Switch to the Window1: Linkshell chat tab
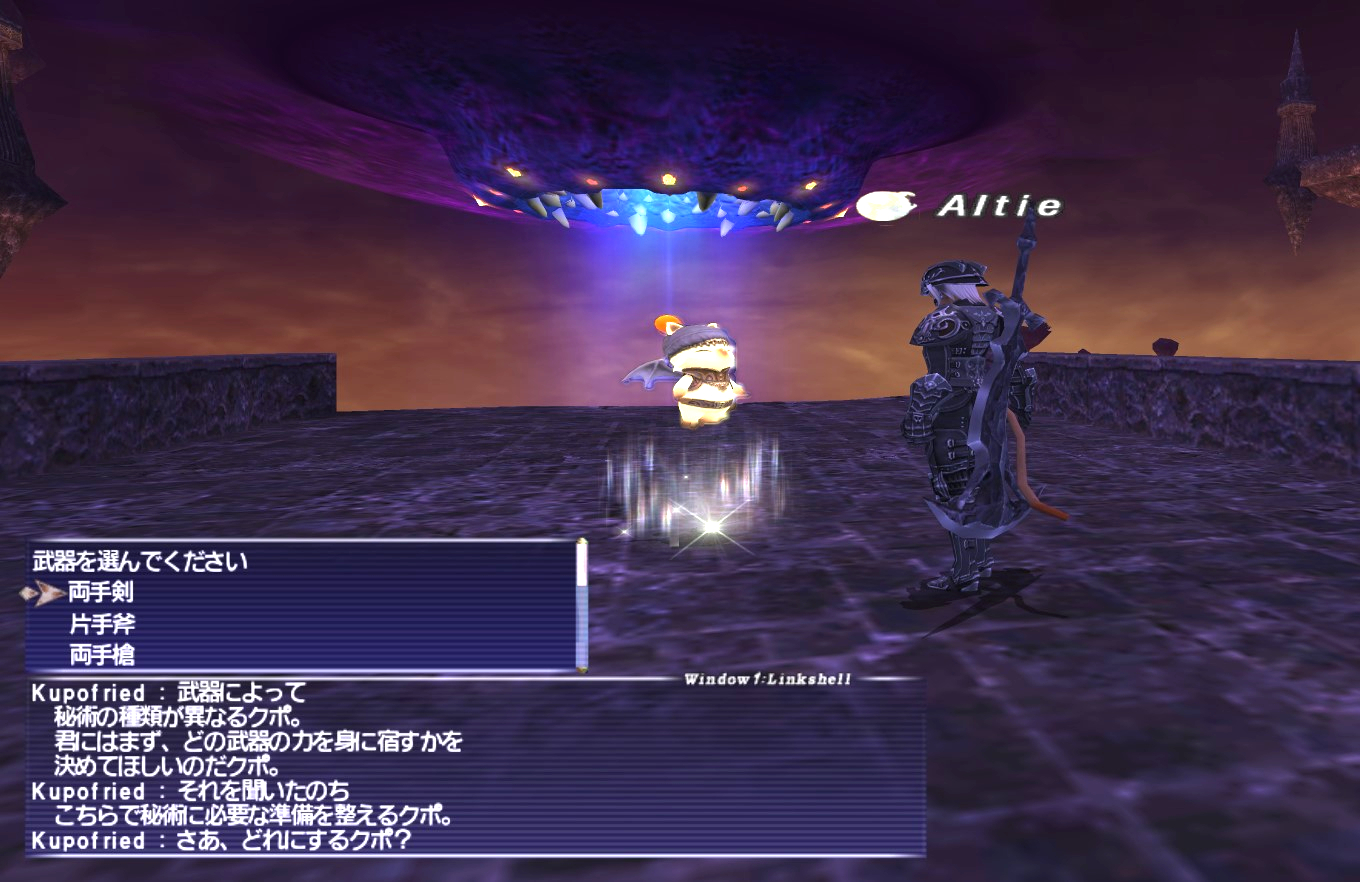This screenshot has height=882, width=1360. tap(768, 677)
